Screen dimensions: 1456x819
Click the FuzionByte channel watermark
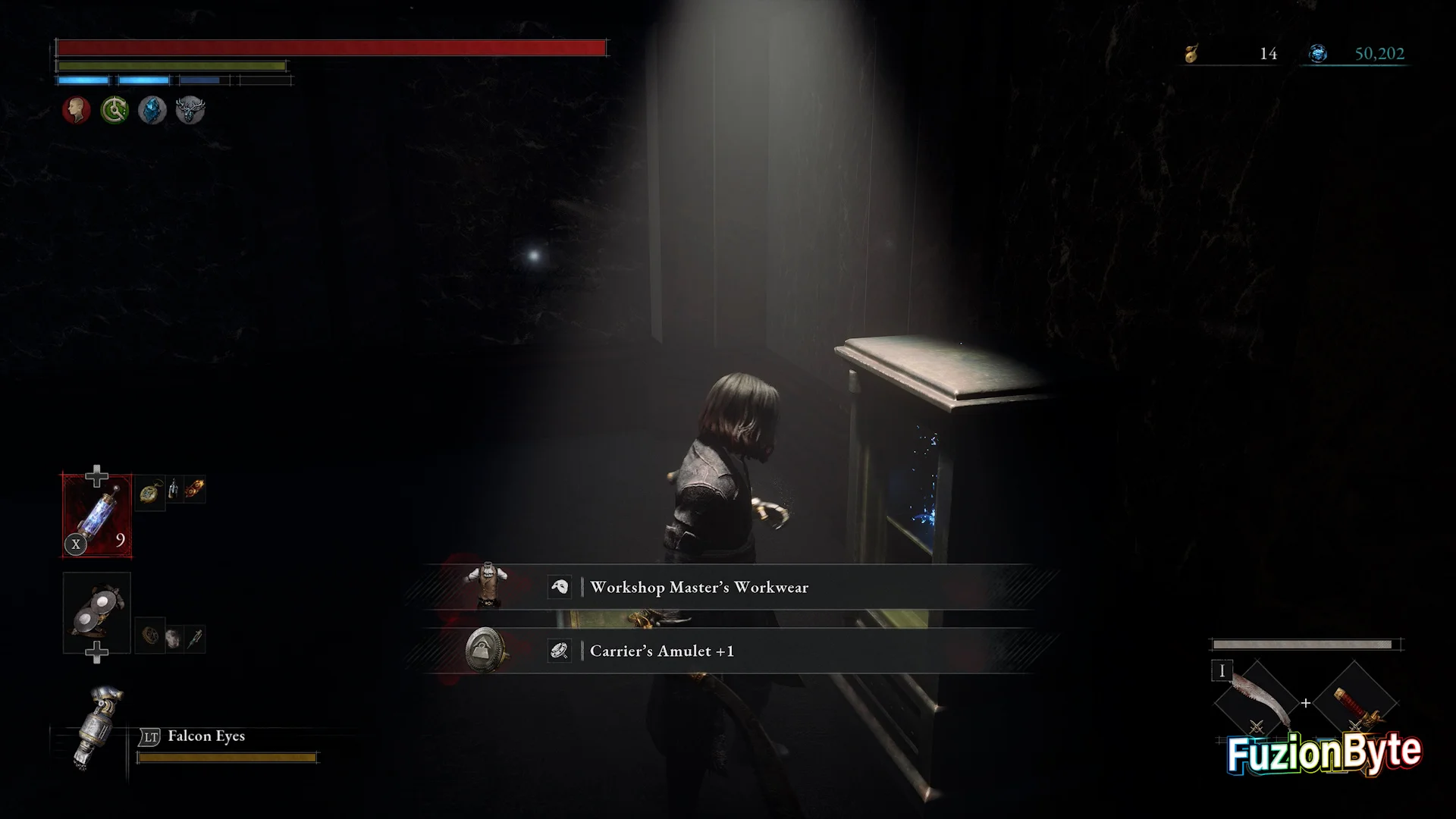pos(1324,754)
